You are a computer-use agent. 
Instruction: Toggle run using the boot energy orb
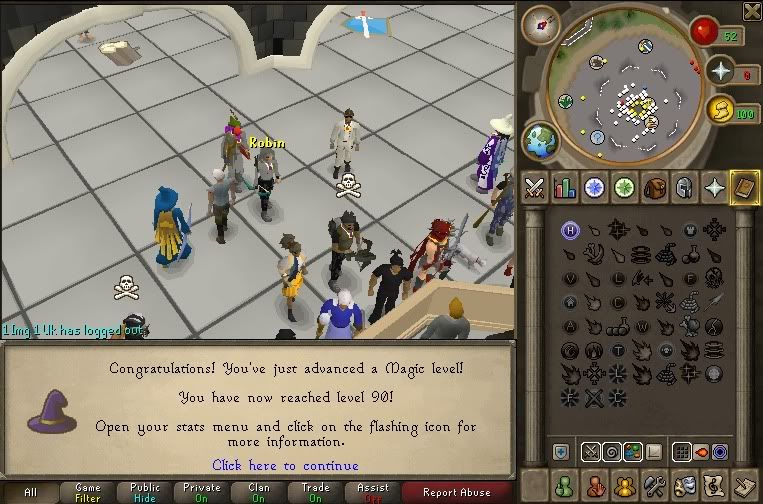point(718,108)
